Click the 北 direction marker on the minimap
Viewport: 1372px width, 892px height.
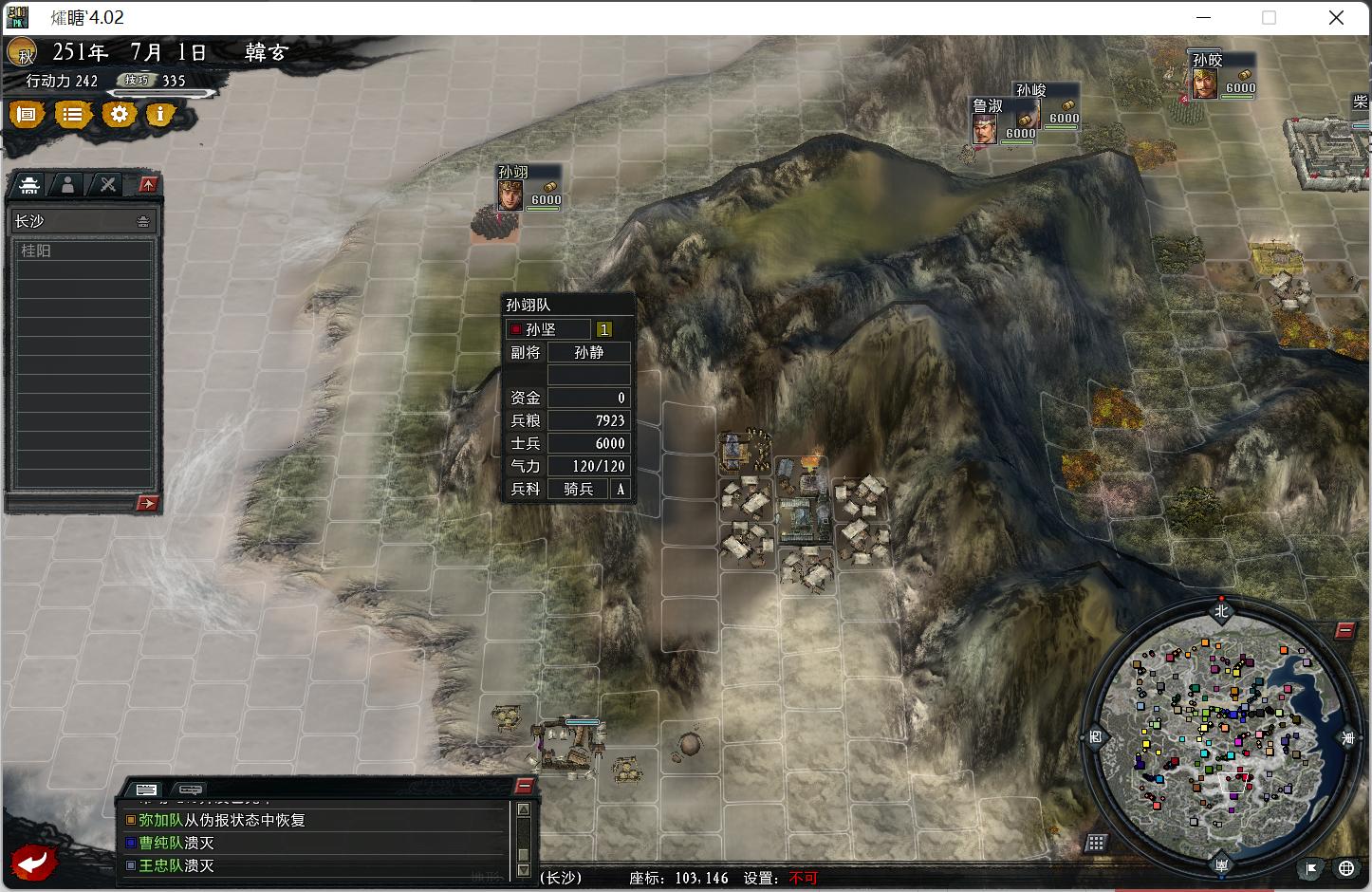[1222, 610]
